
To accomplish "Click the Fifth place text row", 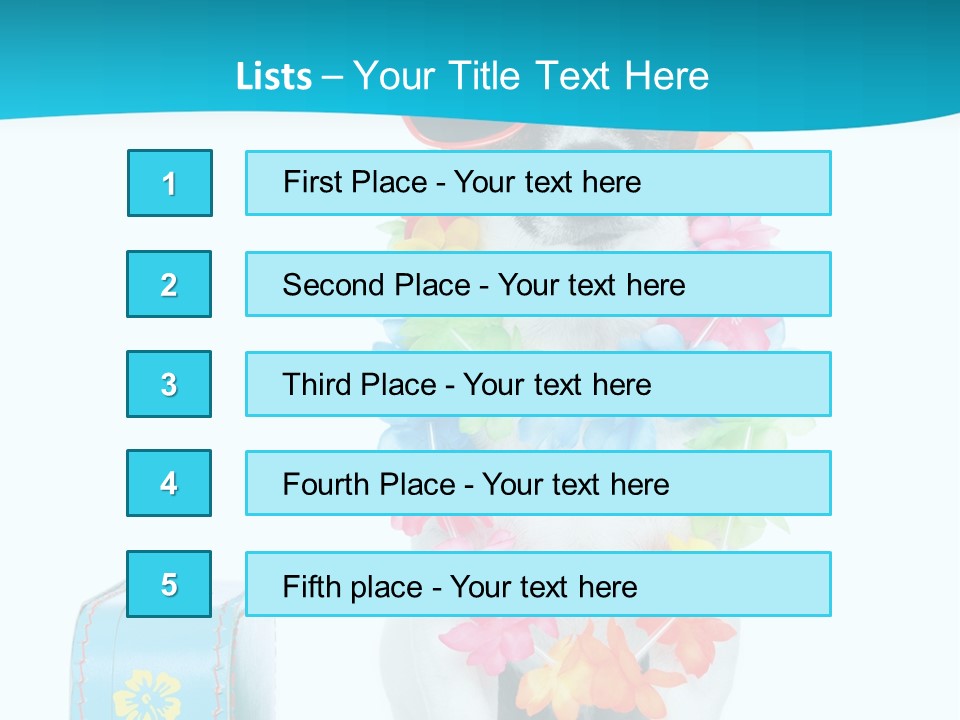I will tap(538, 584).
